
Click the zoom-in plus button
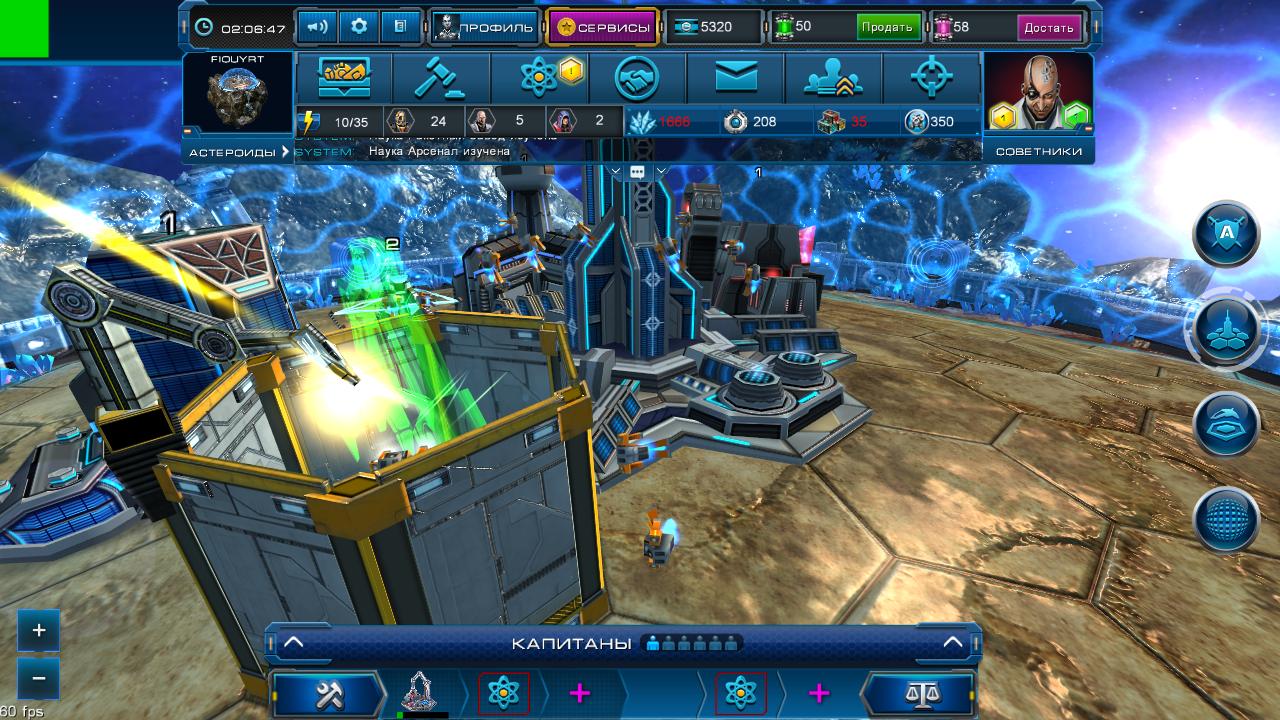(39, 631)
